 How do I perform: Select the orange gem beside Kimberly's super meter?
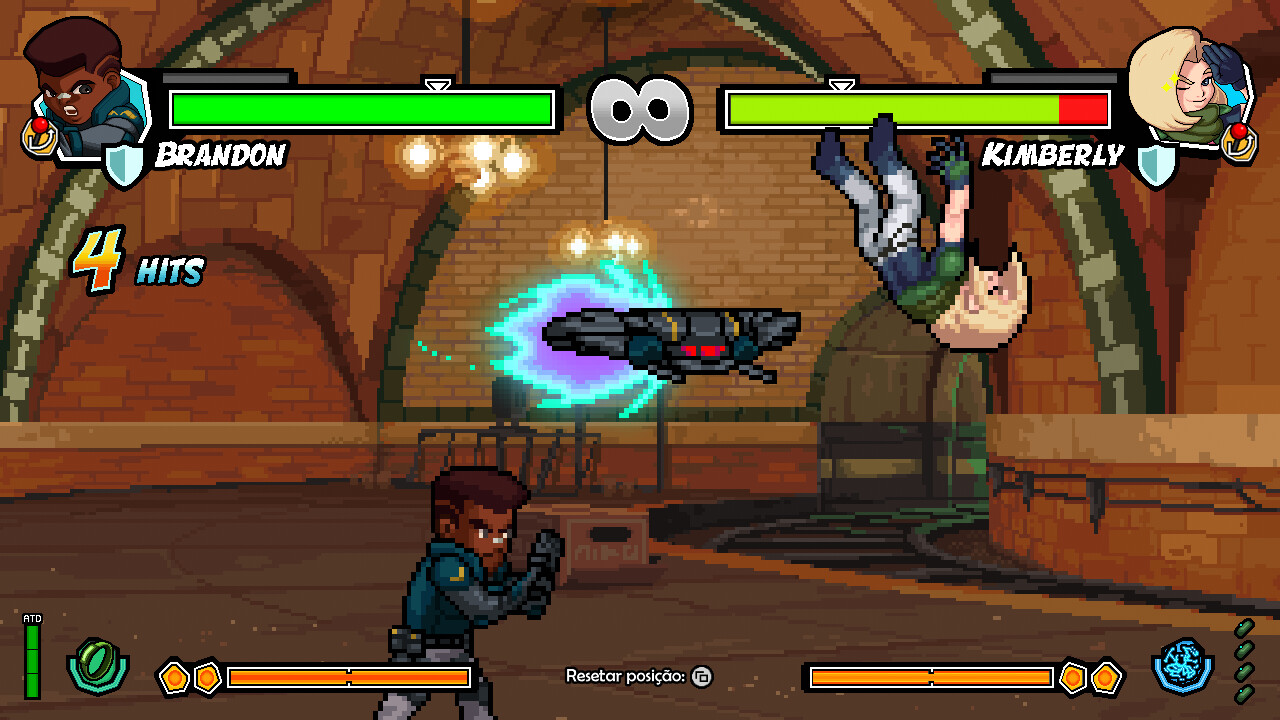(x=1075, y=676)
